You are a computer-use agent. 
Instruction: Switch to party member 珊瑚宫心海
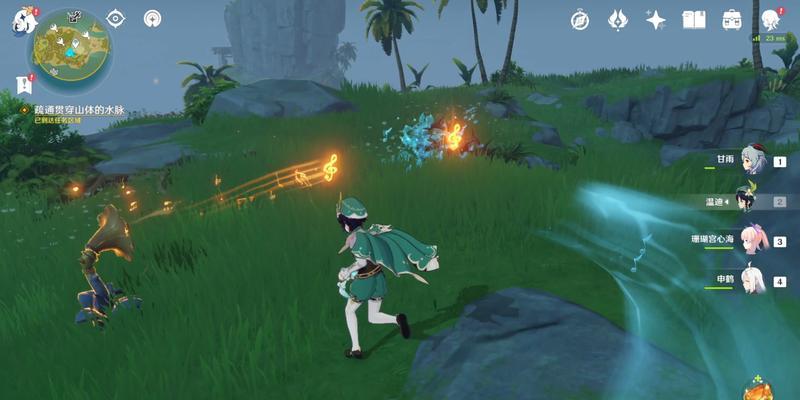click(750, 241)
